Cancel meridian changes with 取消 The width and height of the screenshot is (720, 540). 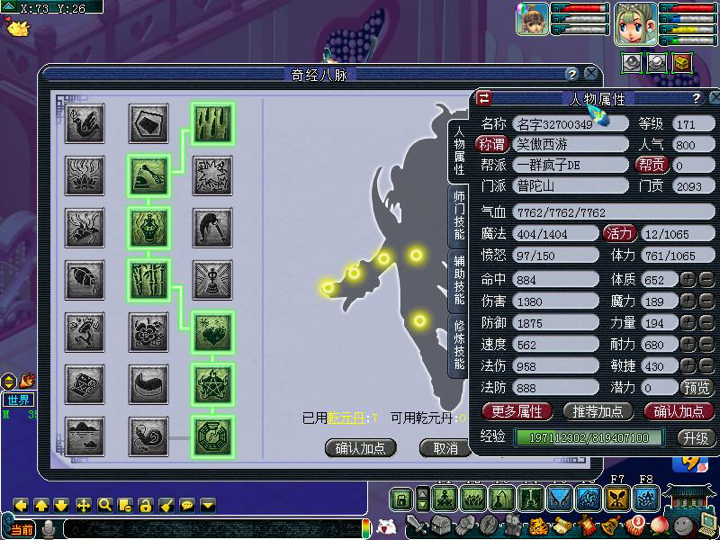[444, 449]
